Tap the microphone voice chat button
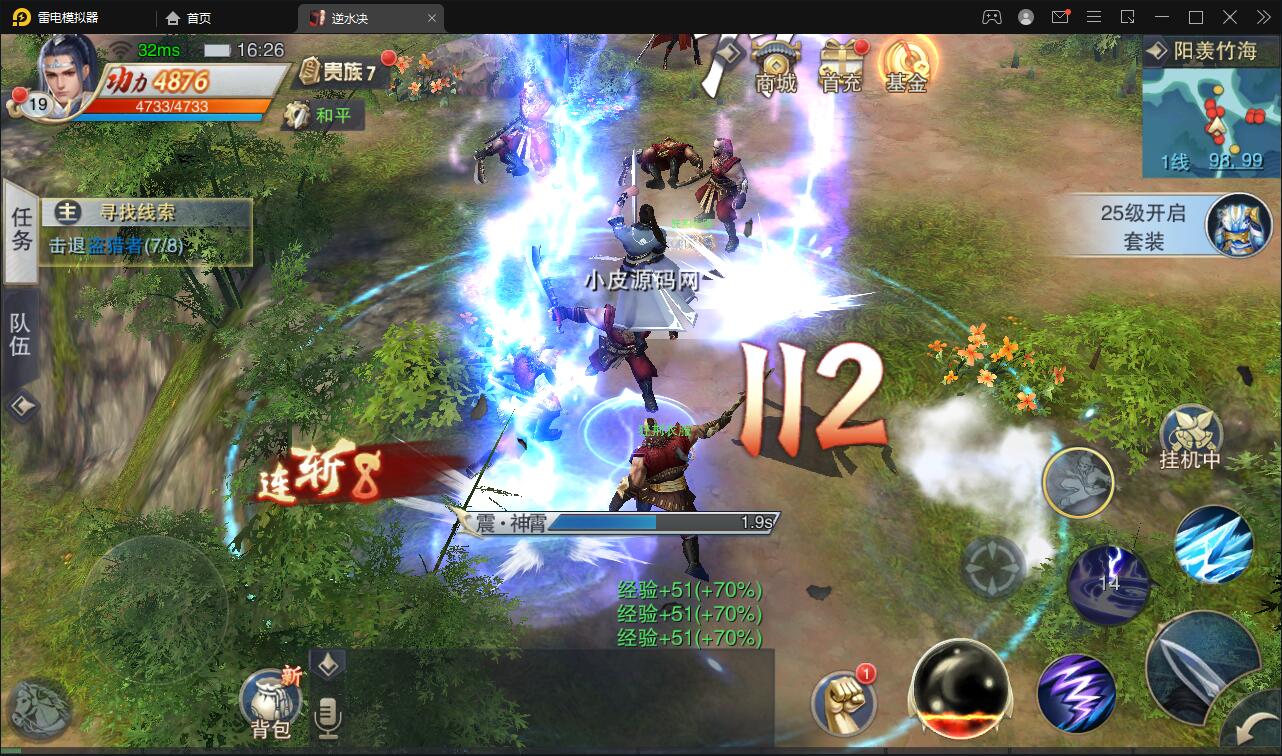1282x756 pixels. [327, 715]
